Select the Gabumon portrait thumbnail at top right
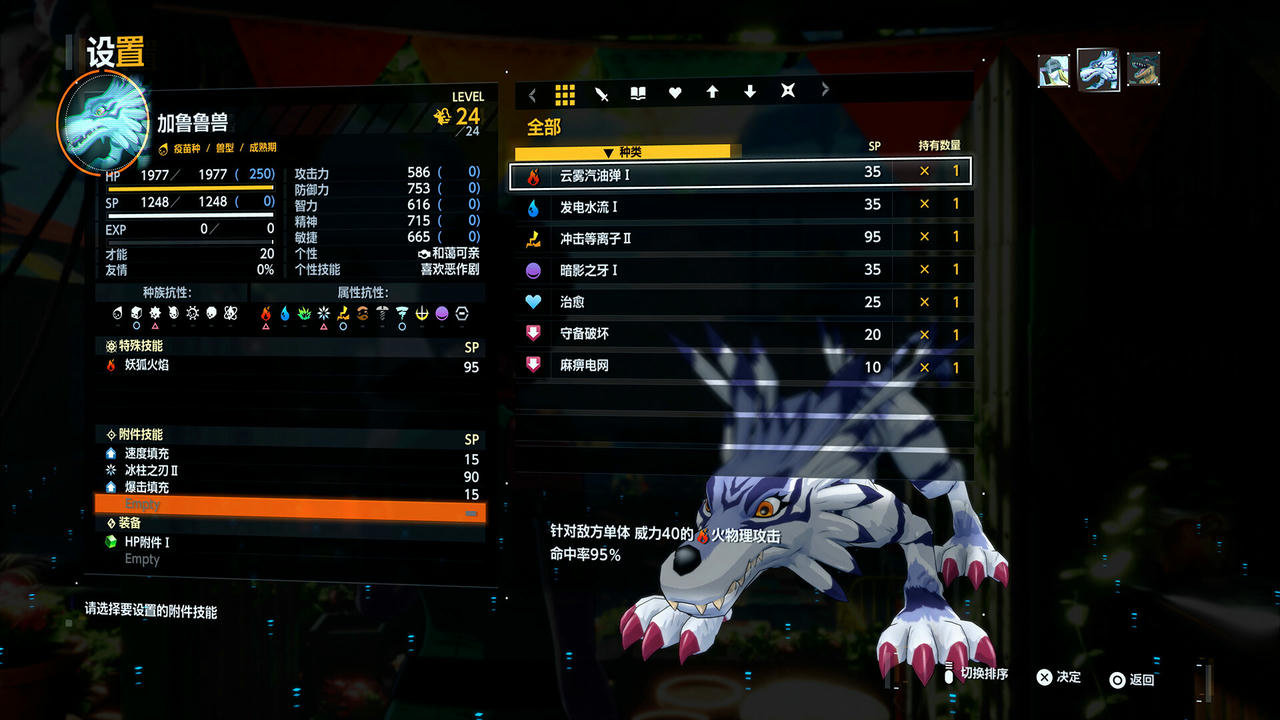The height and width of the screenshot is (720, 1280). 1097,68
